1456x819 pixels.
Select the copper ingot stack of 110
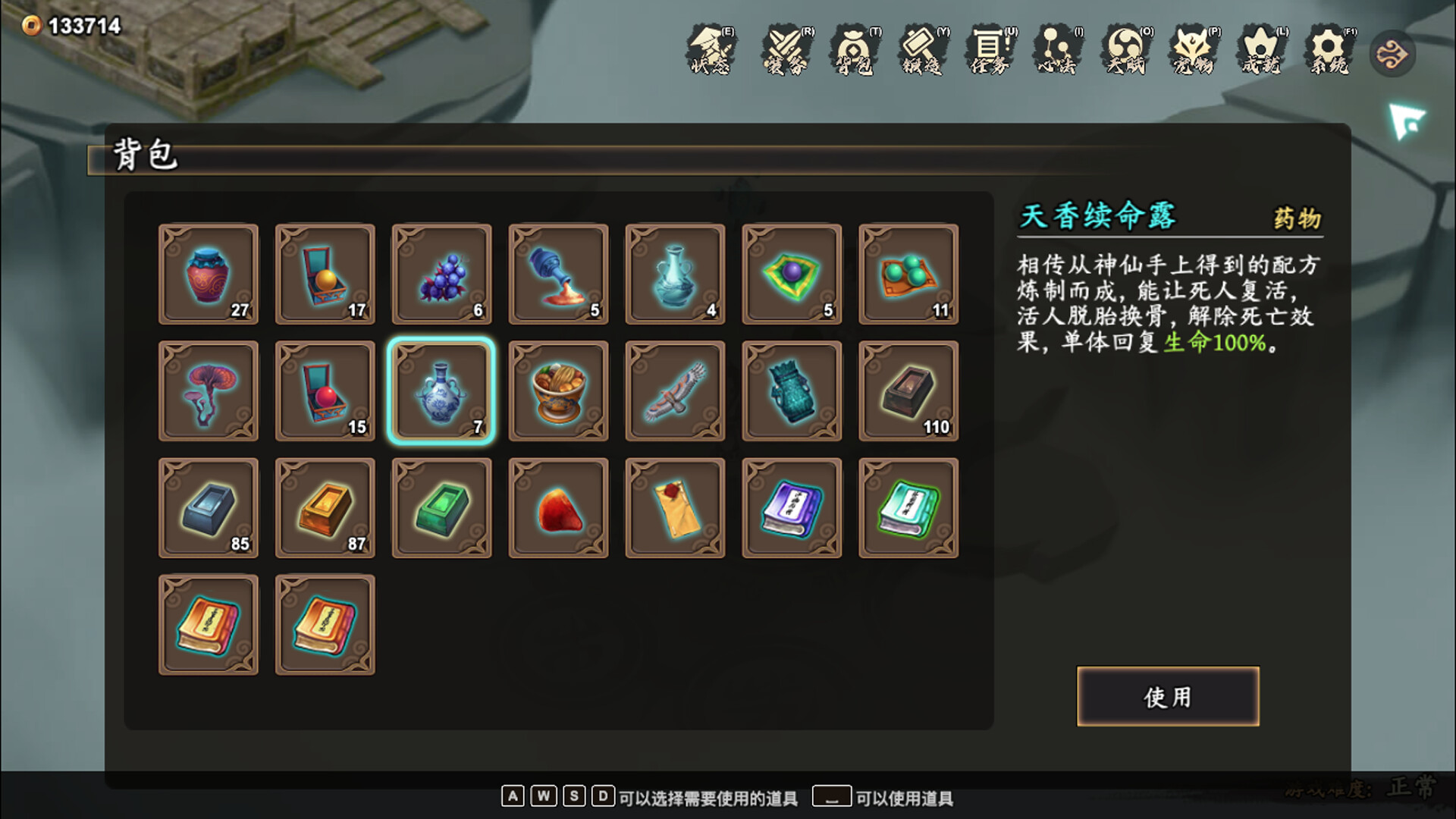[908, 391]
